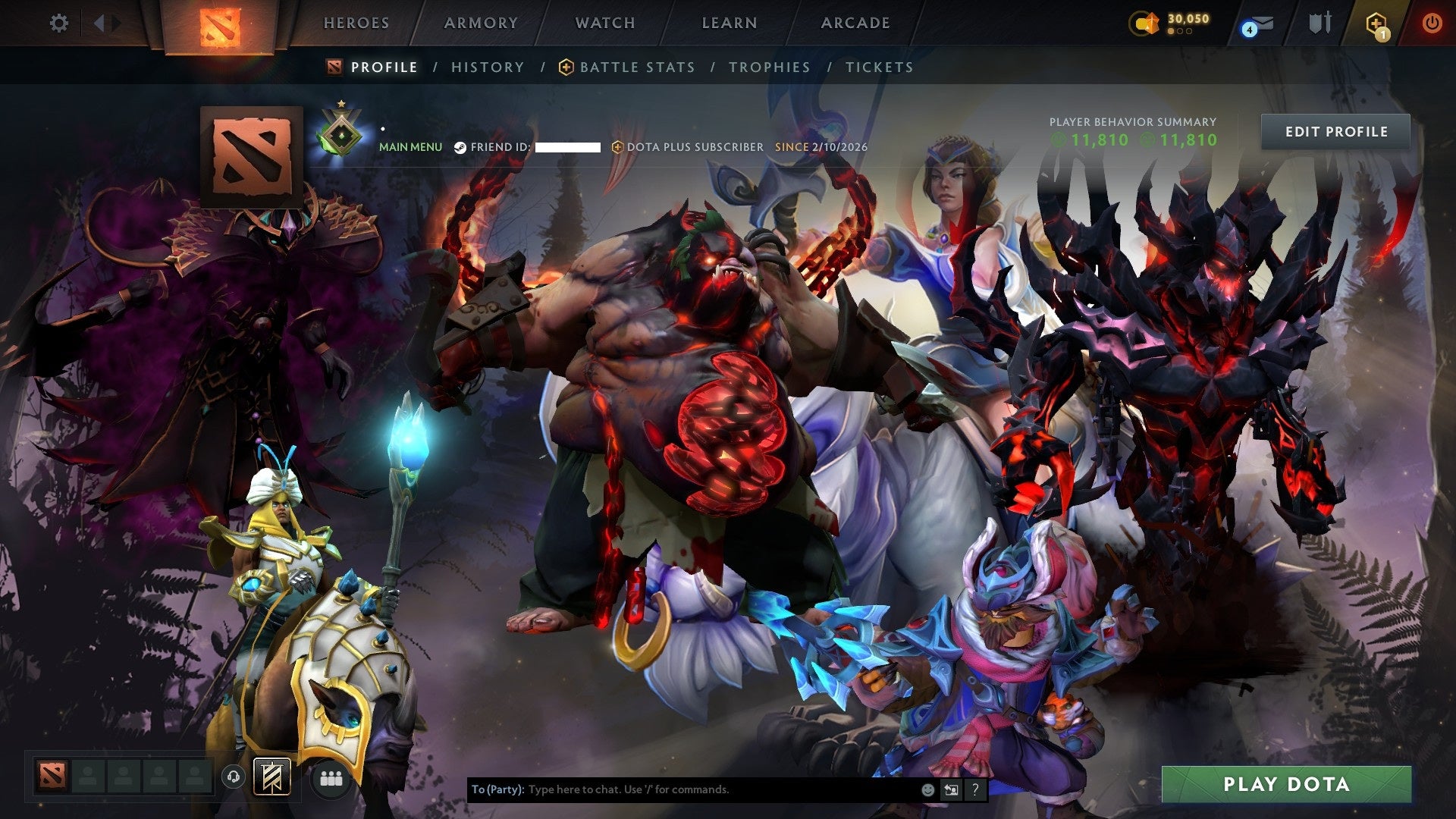Switch to the TROPHIES tab
Viewport: 1456px width, 819px height.
click(x=769, y=67)
